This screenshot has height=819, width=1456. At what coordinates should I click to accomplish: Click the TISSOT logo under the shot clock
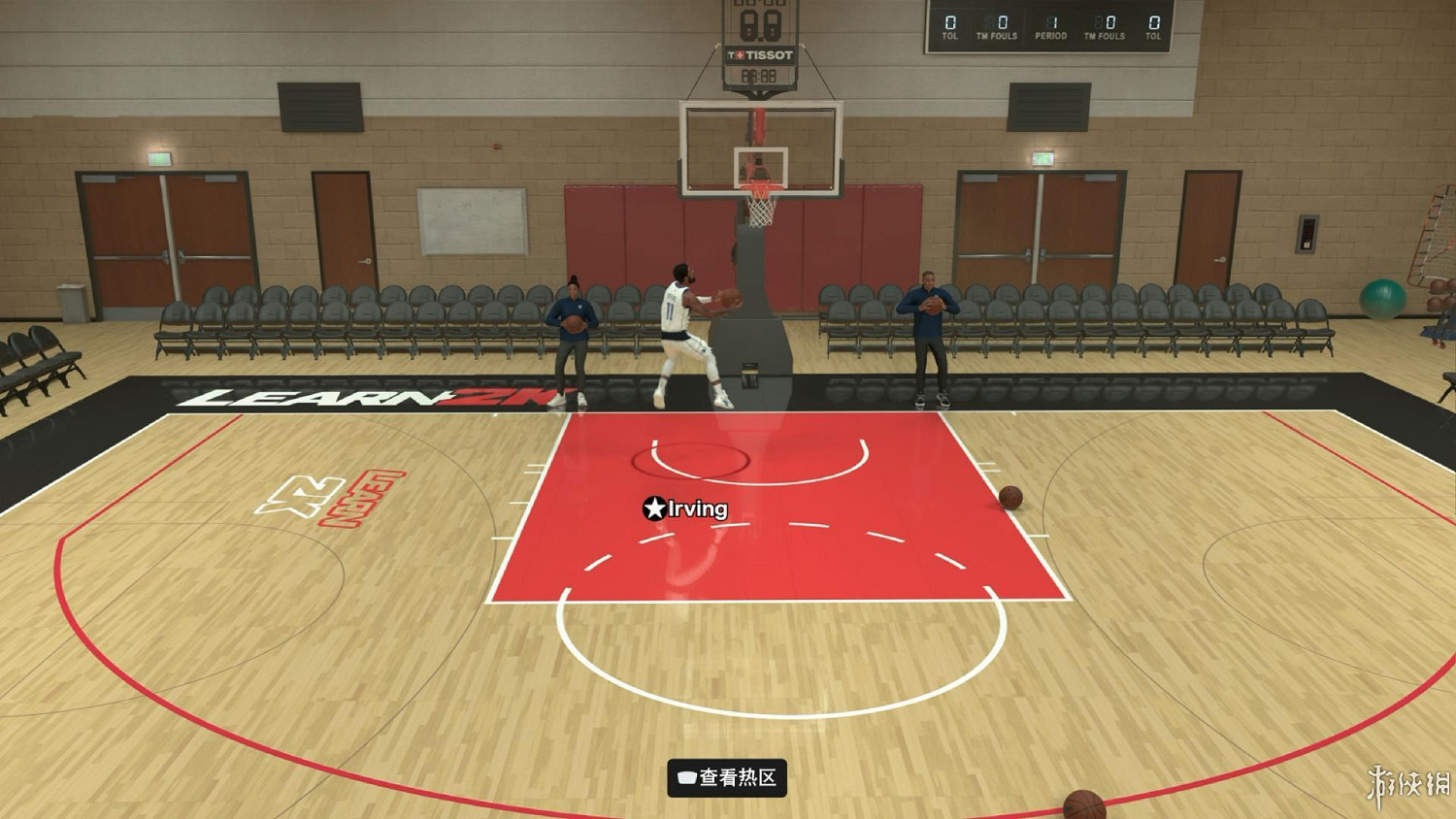pos(759,55)
